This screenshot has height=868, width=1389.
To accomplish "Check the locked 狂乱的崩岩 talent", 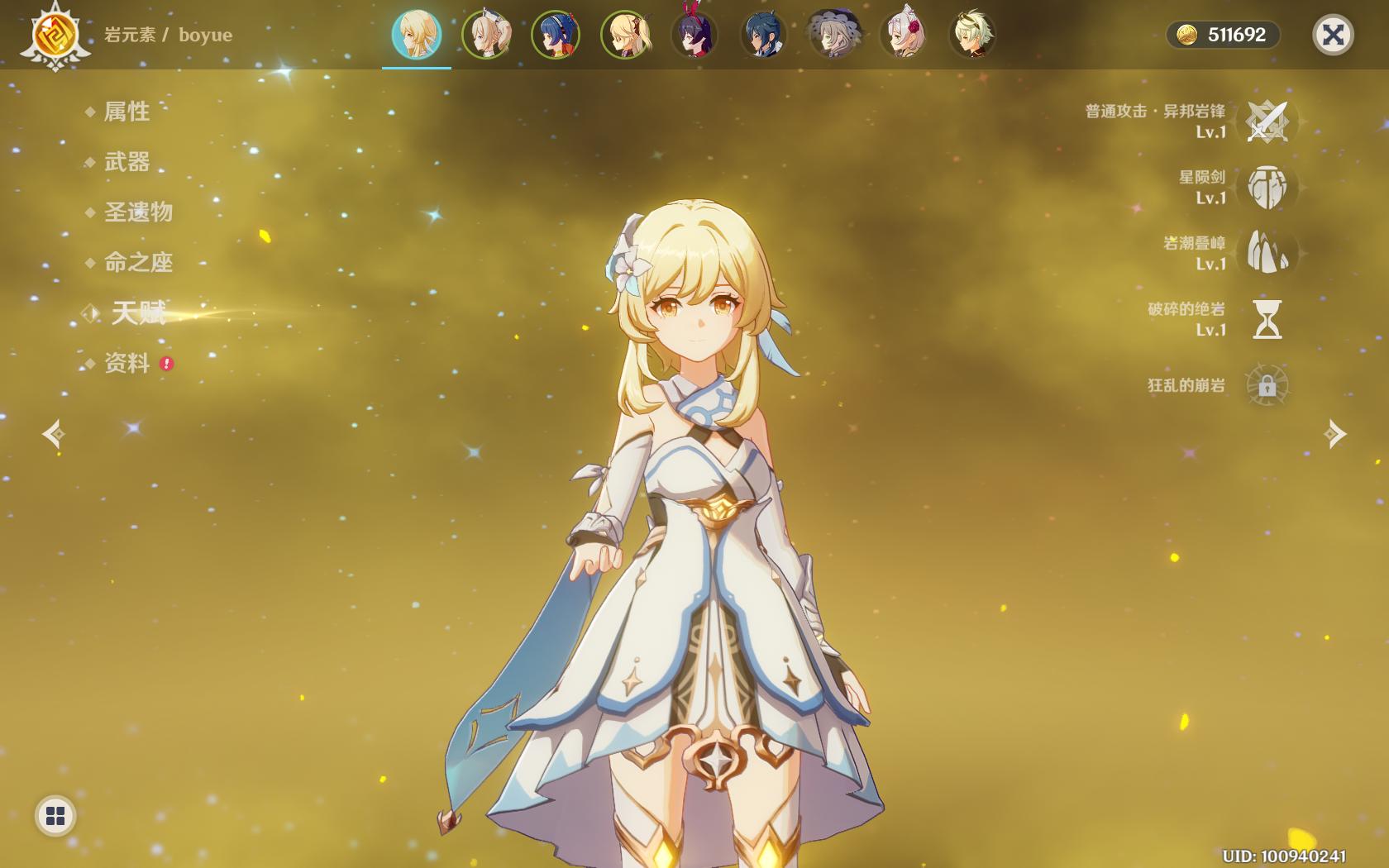I will [1267, 385].
